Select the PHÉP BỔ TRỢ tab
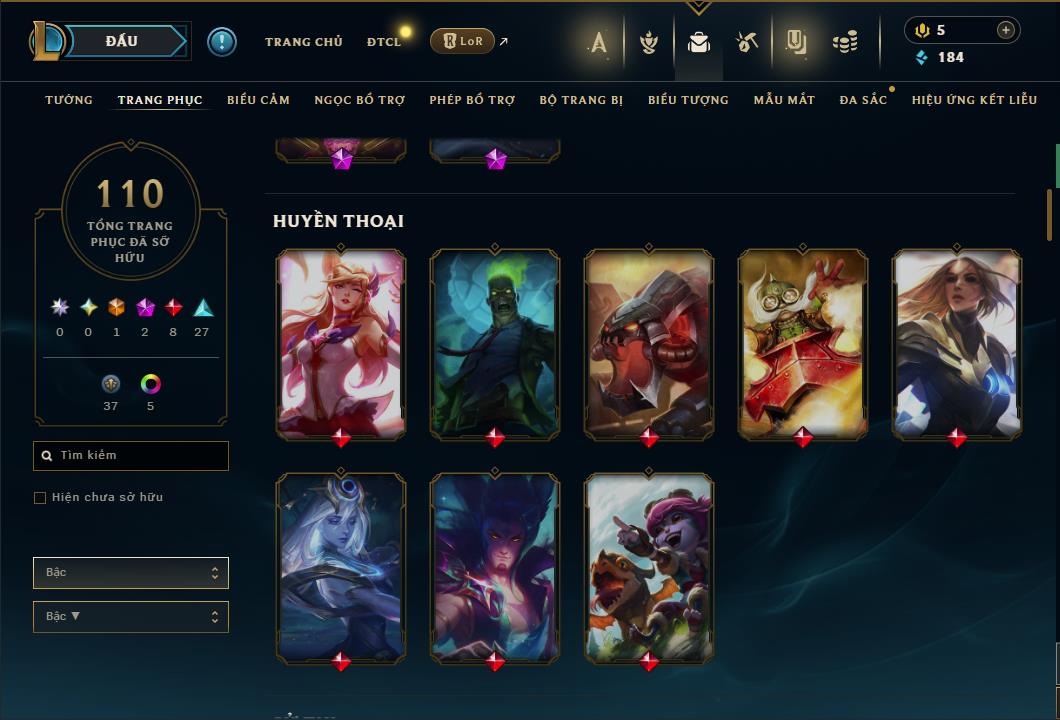 [472, 100]
